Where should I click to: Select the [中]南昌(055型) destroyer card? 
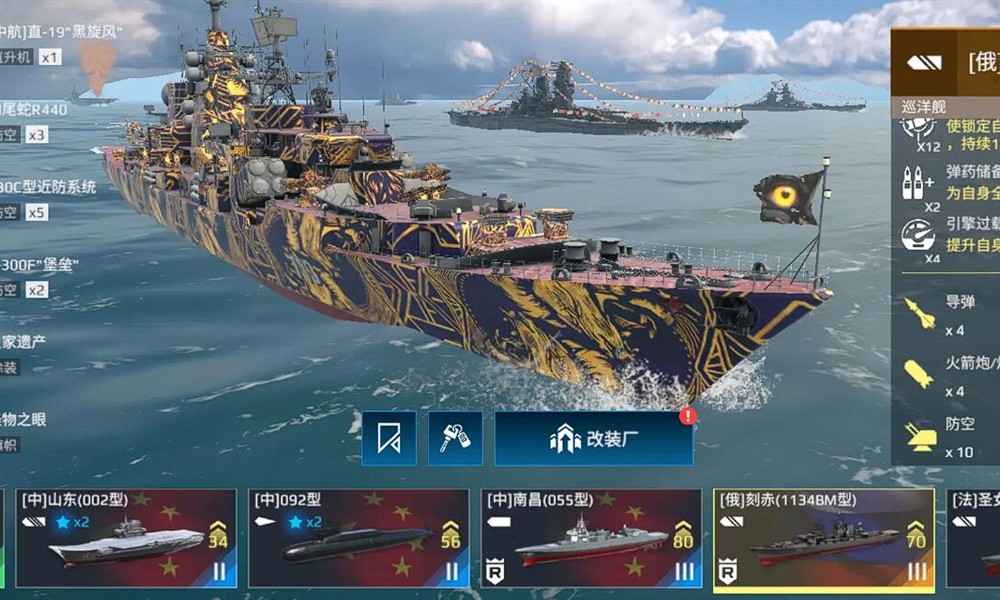pyautogui.click(x=591, y=538)
